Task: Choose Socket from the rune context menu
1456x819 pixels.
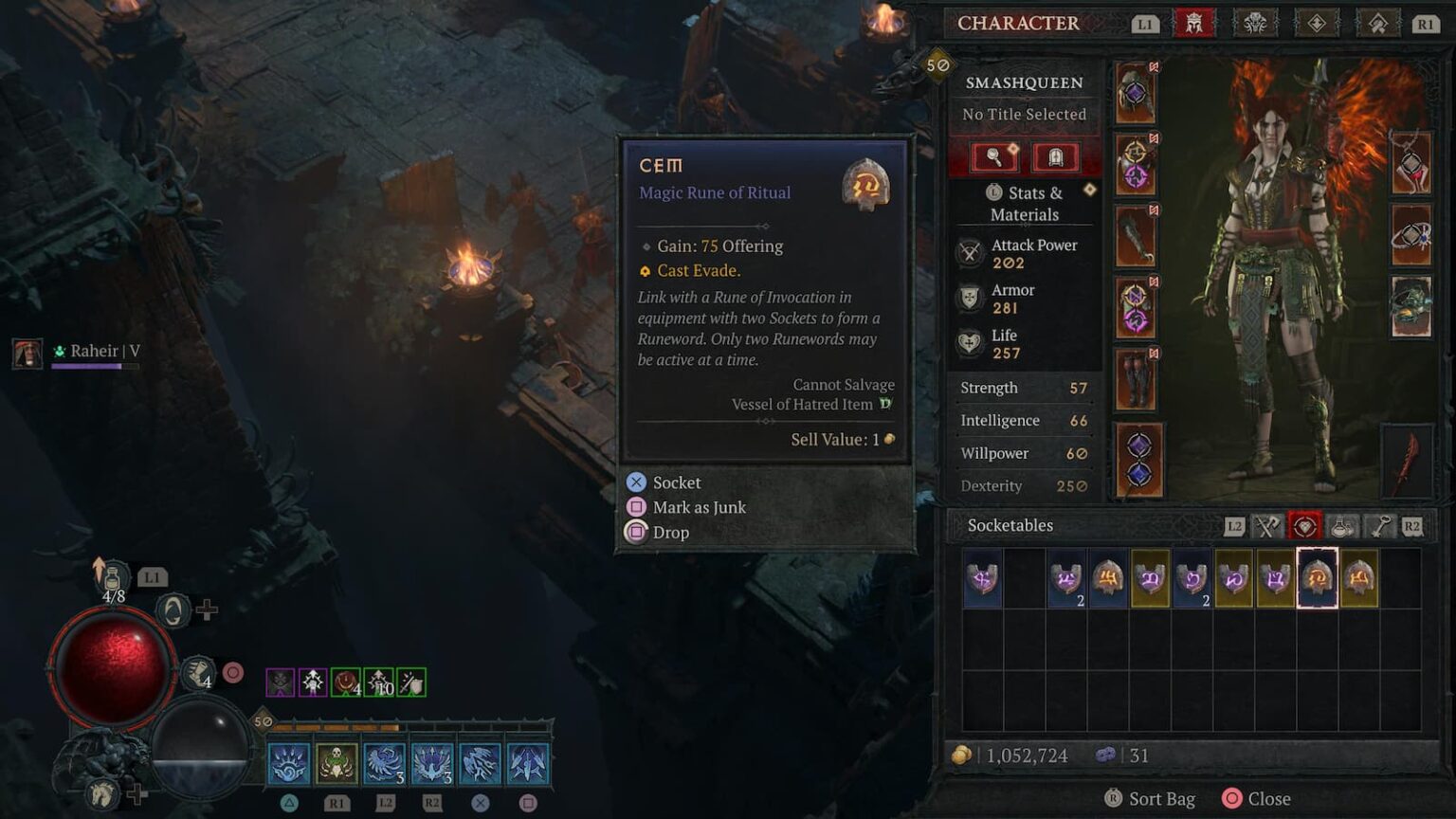Action: tap(676, 482)
